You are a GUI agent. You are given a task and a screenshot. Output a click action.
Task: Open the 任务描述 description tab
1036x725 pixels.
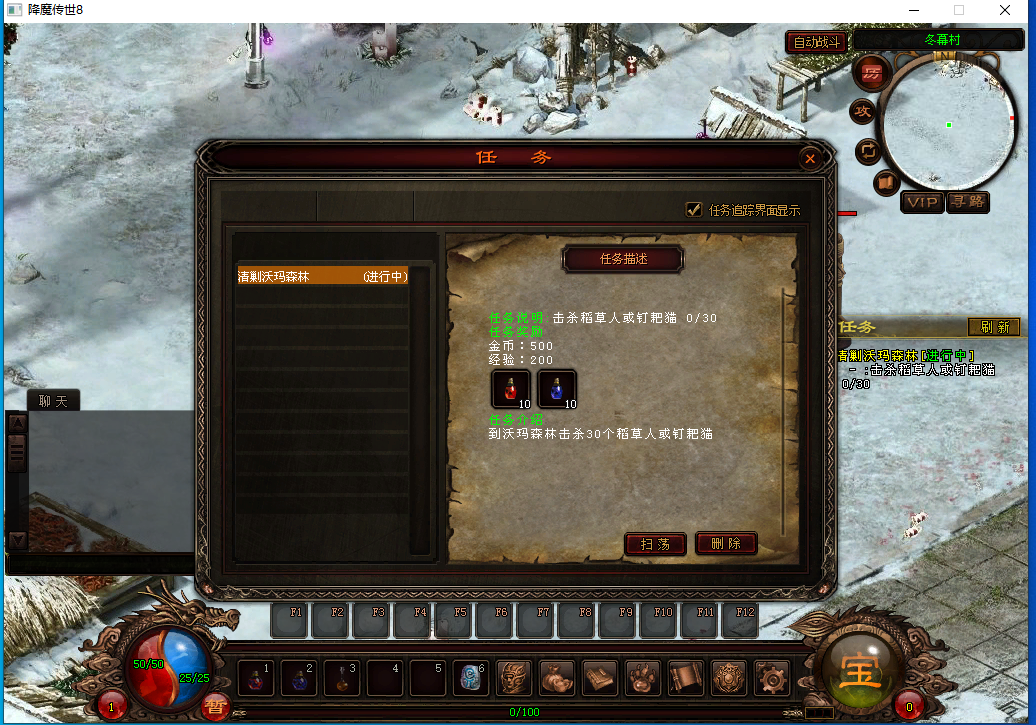pos(623,259)
